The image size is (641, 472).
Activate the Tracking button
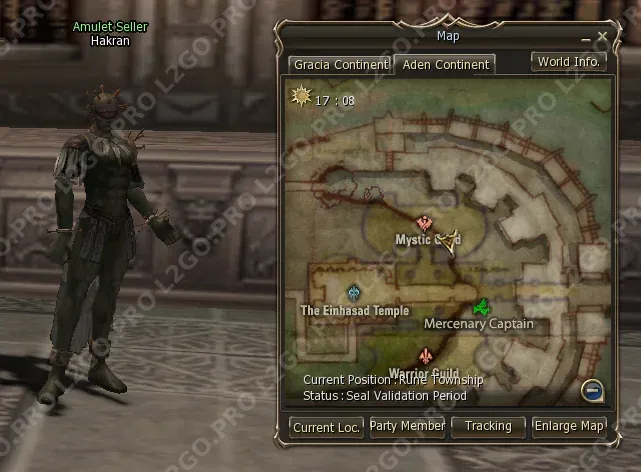click(x=488, y=426)
